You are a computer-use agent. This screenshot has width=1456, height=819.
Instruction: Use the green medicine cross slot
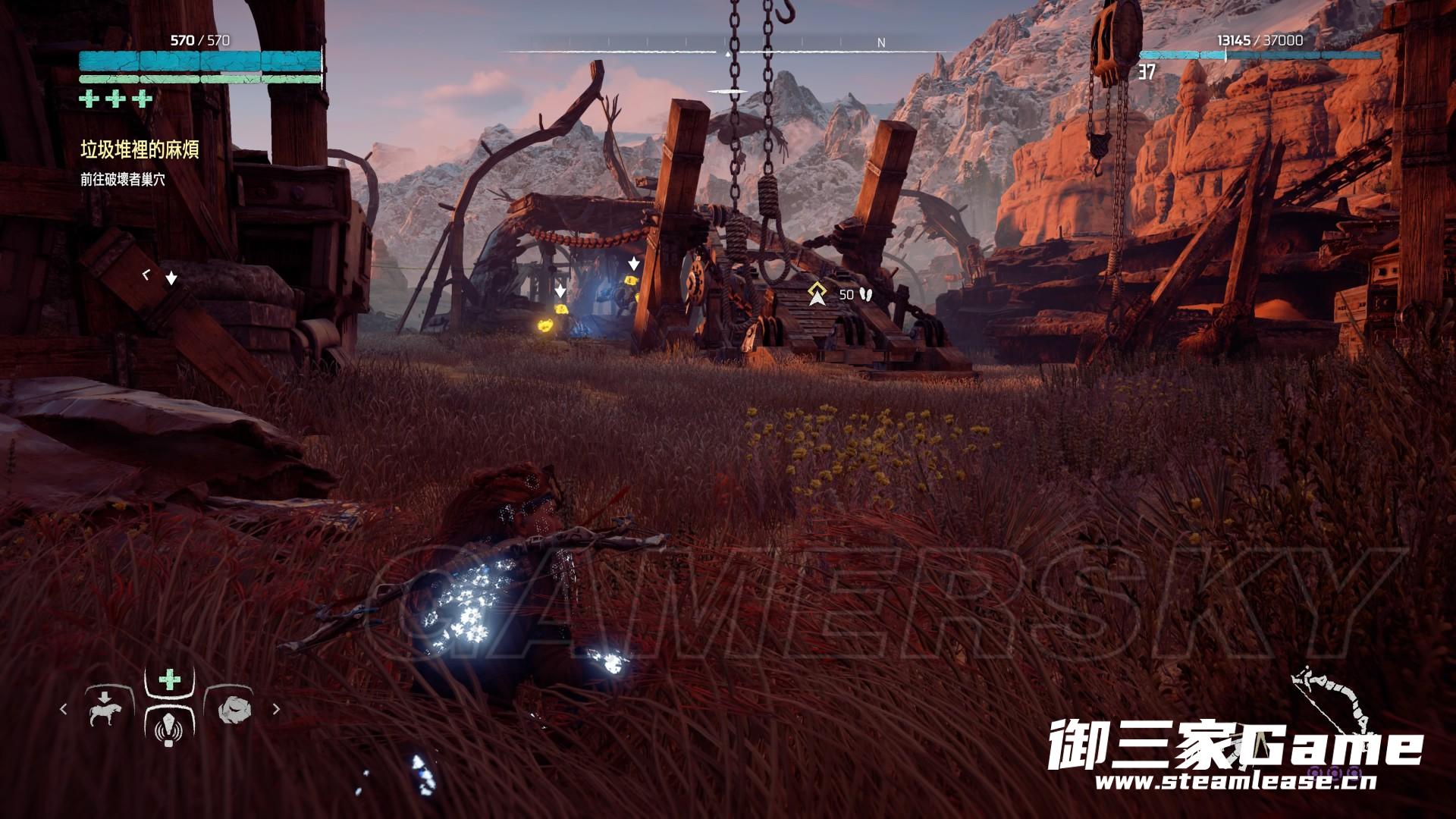170,679
